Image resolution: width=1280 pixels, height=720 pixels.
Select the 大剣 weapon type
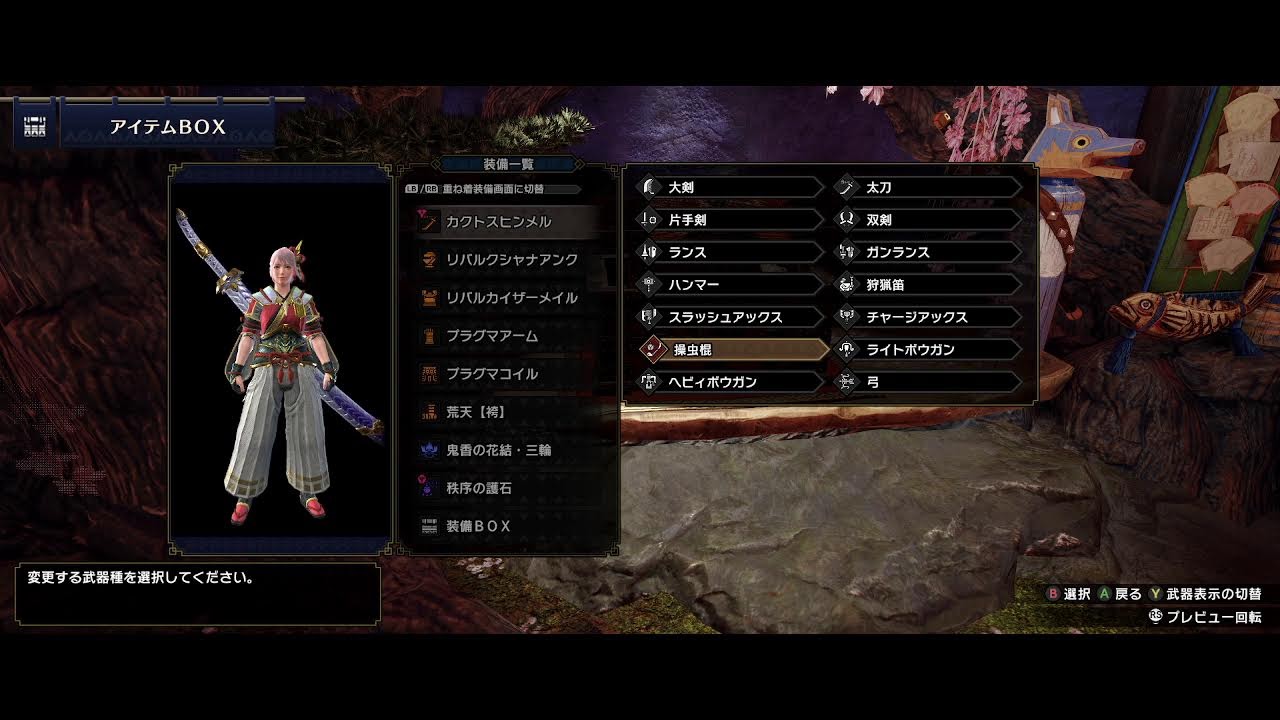730,187
